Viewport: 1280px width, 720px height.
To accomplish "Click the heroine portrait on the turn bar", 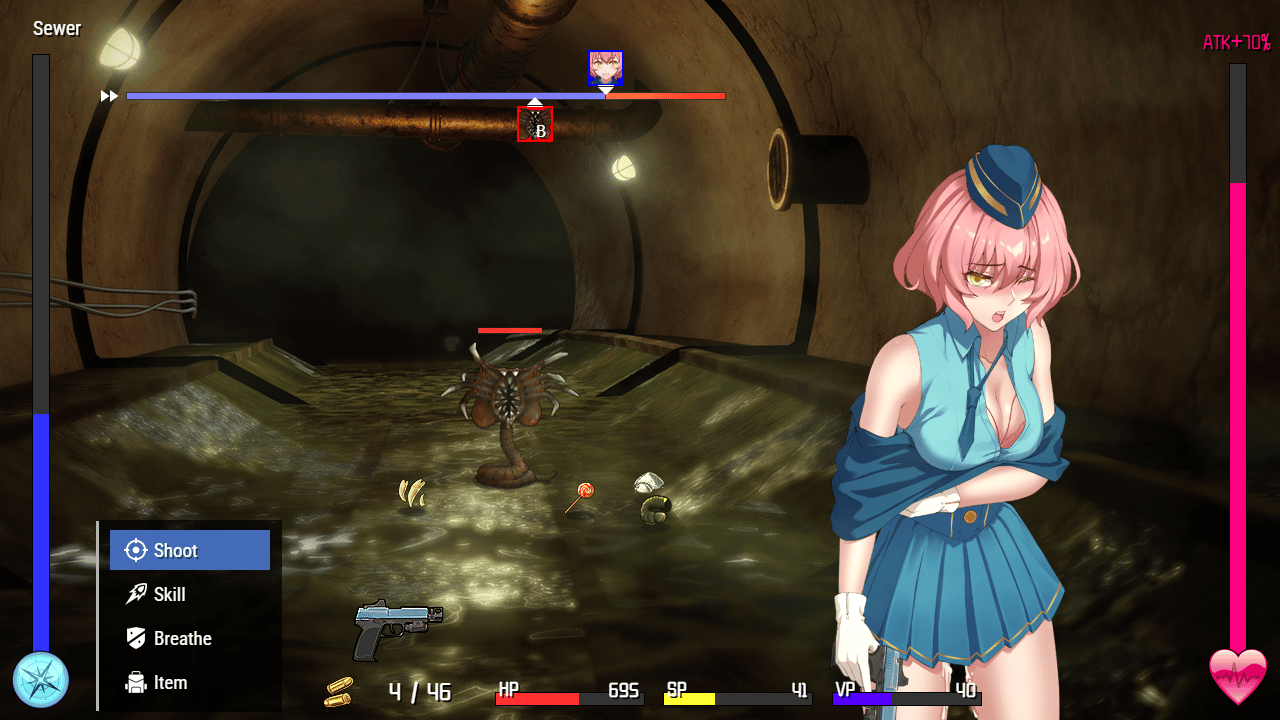I will tap(605, 67).
